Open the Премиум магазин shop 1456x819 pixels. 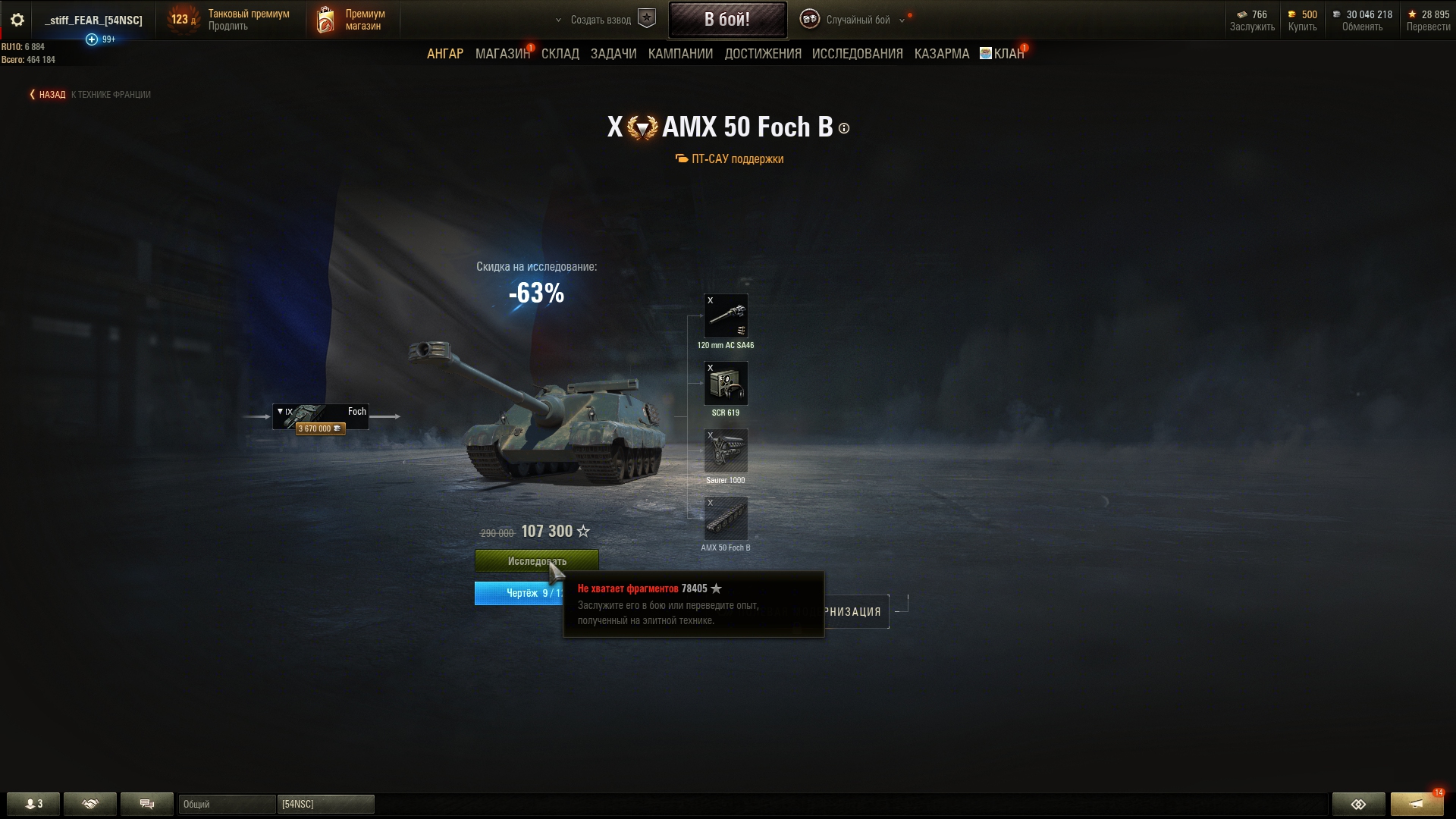pyautogui.click(x=352, y=20)
